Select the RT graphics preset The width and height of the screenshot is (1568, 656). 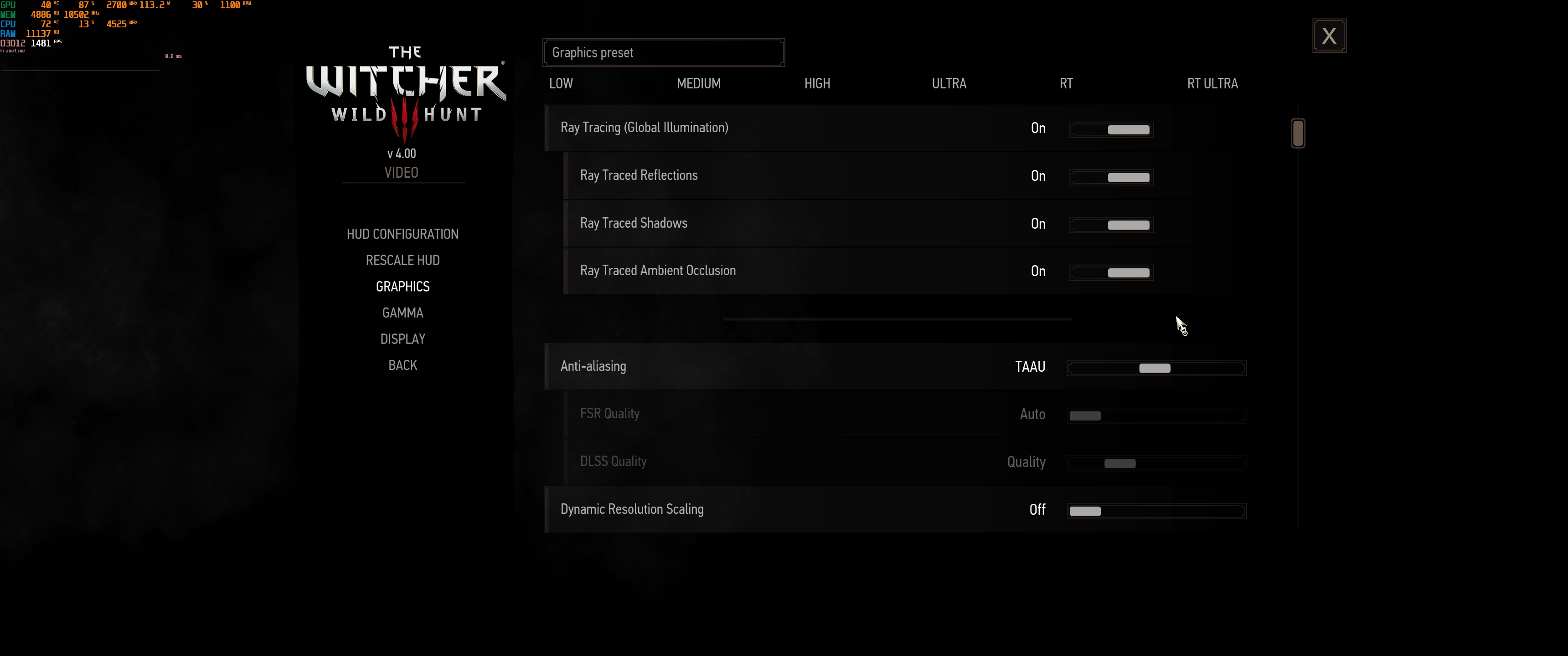[x=1067, y=83]
